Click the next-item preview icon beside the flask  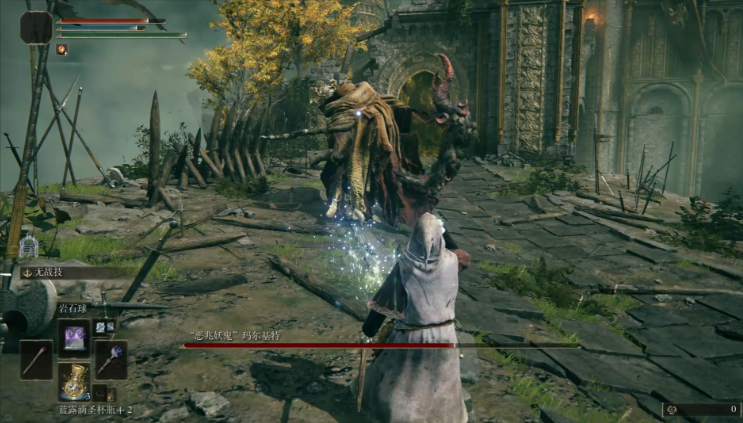pos(100,393)
